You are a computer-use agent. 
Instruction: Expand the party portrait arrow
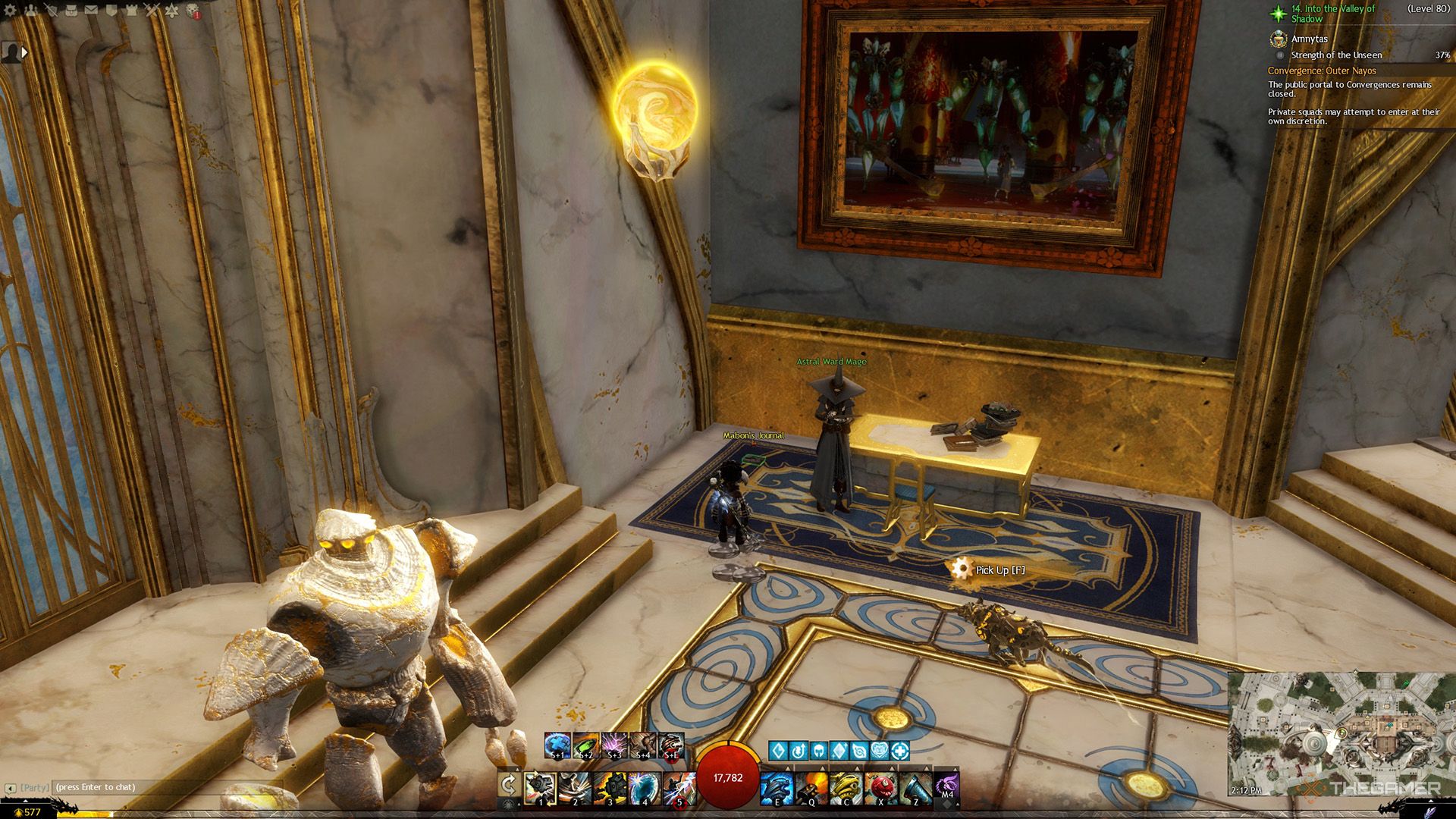click(x=24, y=52)
